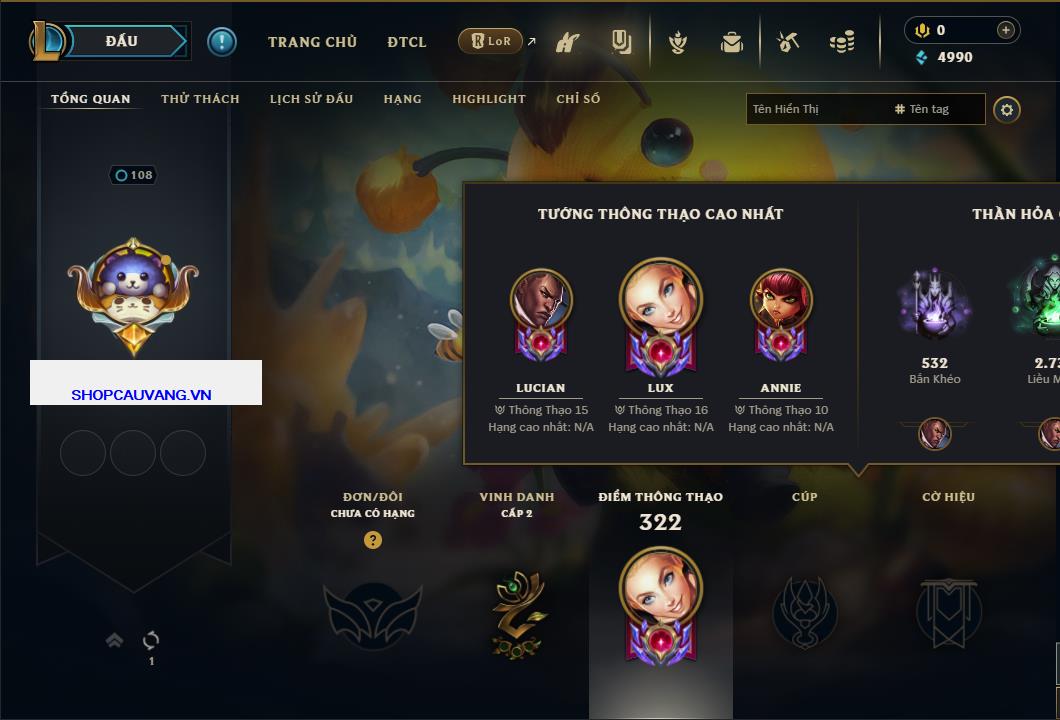Click the blue exclamation notification icon
The image size is (1060, 720).
[222, 42]
